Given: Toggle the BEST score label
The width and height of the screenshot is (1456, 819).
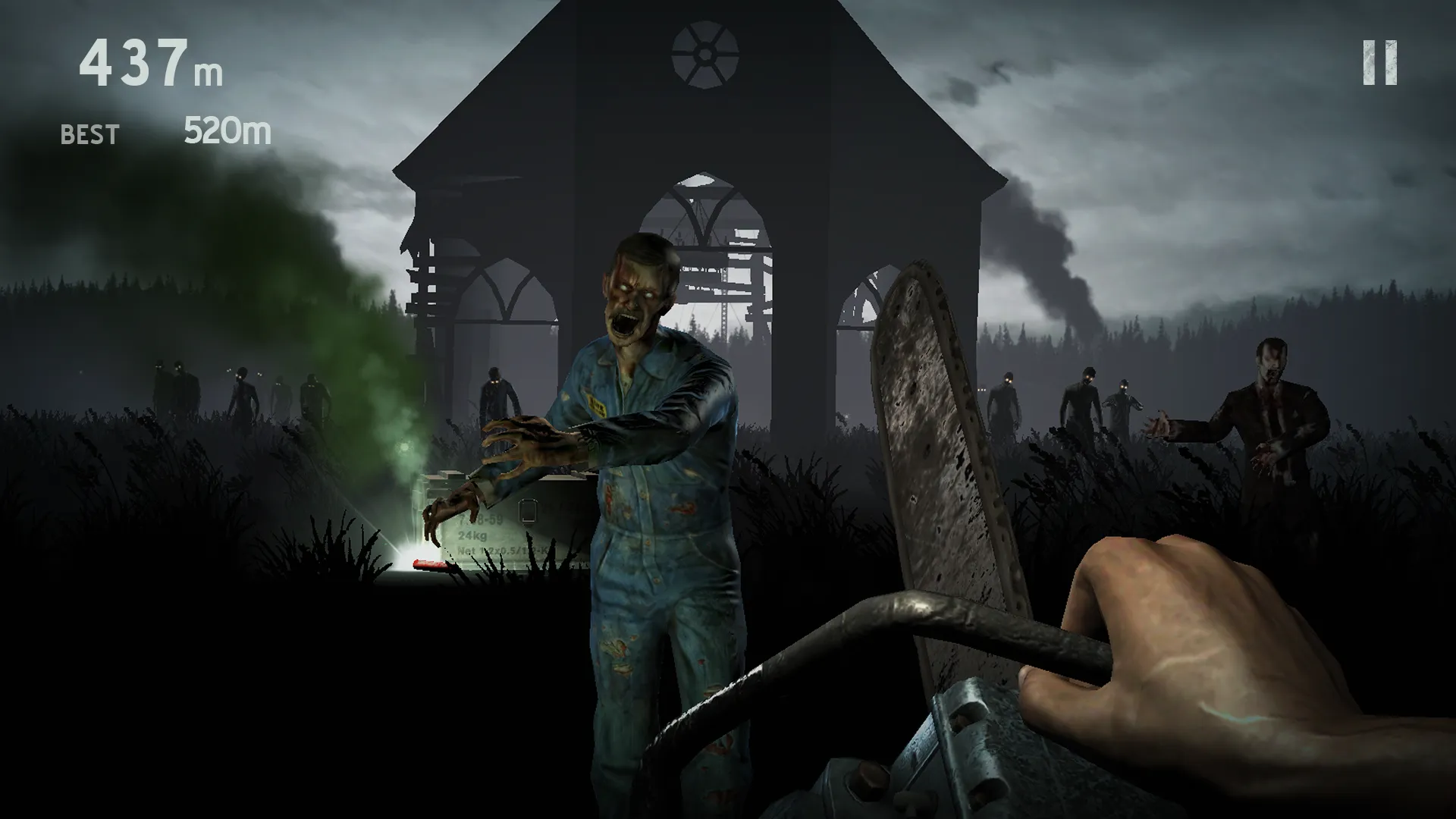Looking at the screenshot, I should tap(88, 134).
